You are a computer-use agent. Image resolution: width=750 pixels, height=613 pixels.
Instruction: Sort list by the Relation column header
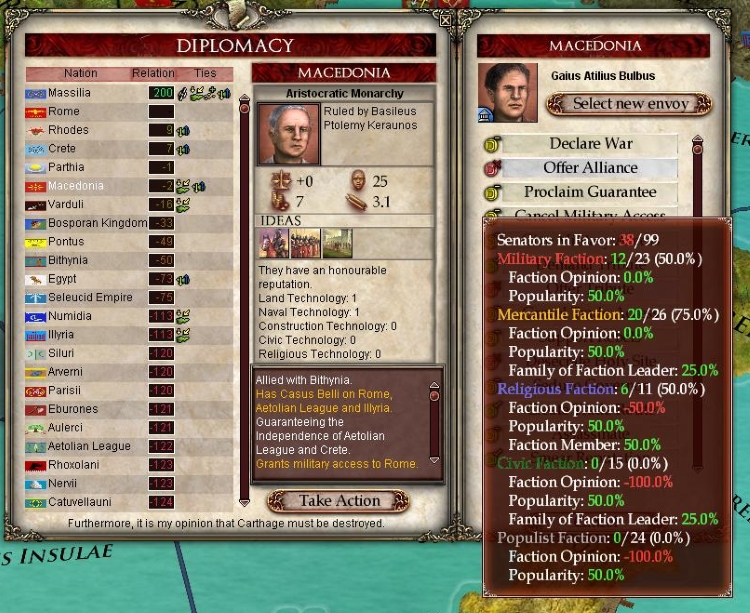pyautogui.click(x=153, y=74)
